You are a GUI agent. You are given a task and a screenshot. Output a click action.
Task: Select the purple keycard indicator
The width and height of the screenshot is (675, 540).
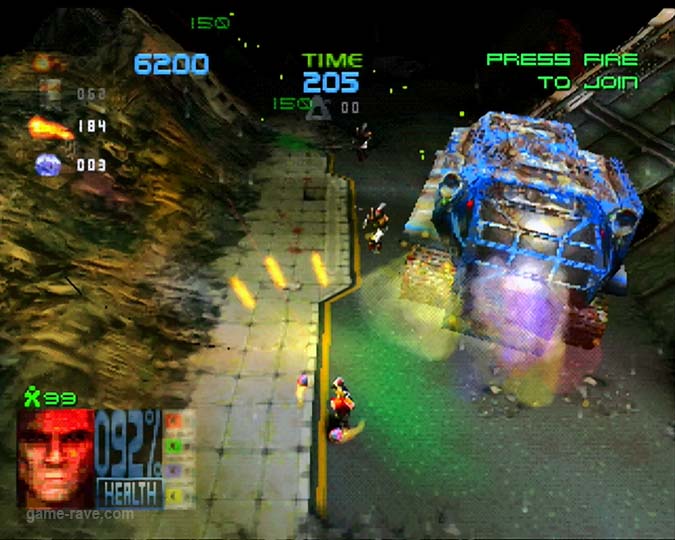(x=174, y=469)
